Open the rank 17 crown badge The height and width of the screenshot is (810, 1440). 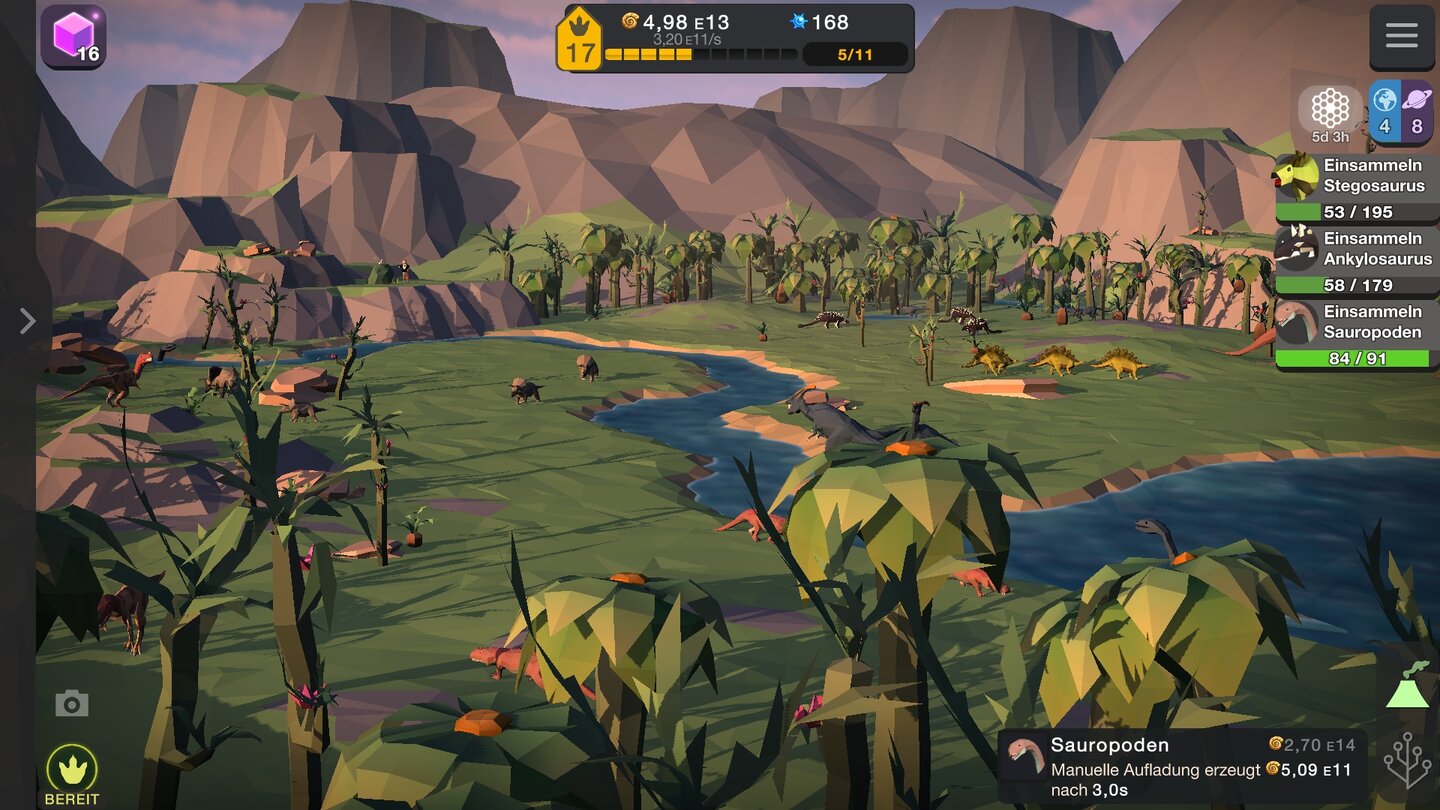(580, 40)
